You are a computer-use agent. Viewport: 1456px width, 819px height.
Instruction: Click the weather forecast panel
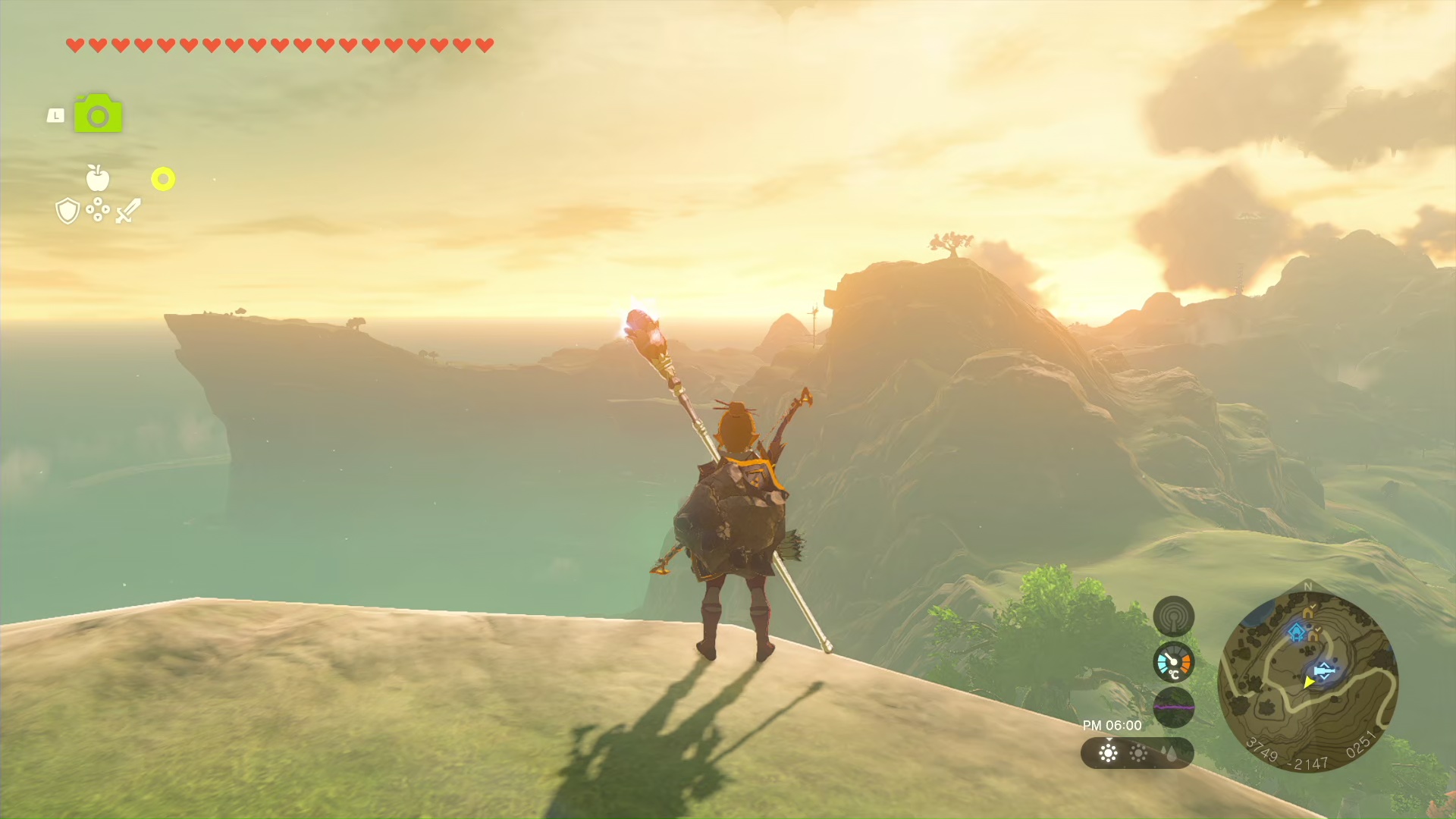[1137, 753]
